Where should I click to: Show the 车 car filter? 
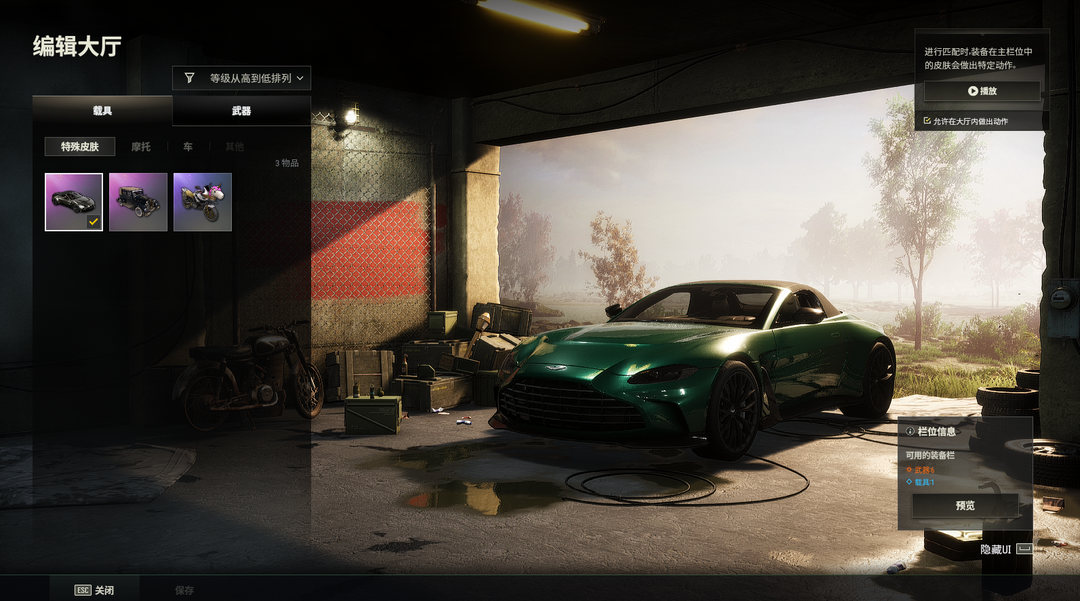[187, 147]
